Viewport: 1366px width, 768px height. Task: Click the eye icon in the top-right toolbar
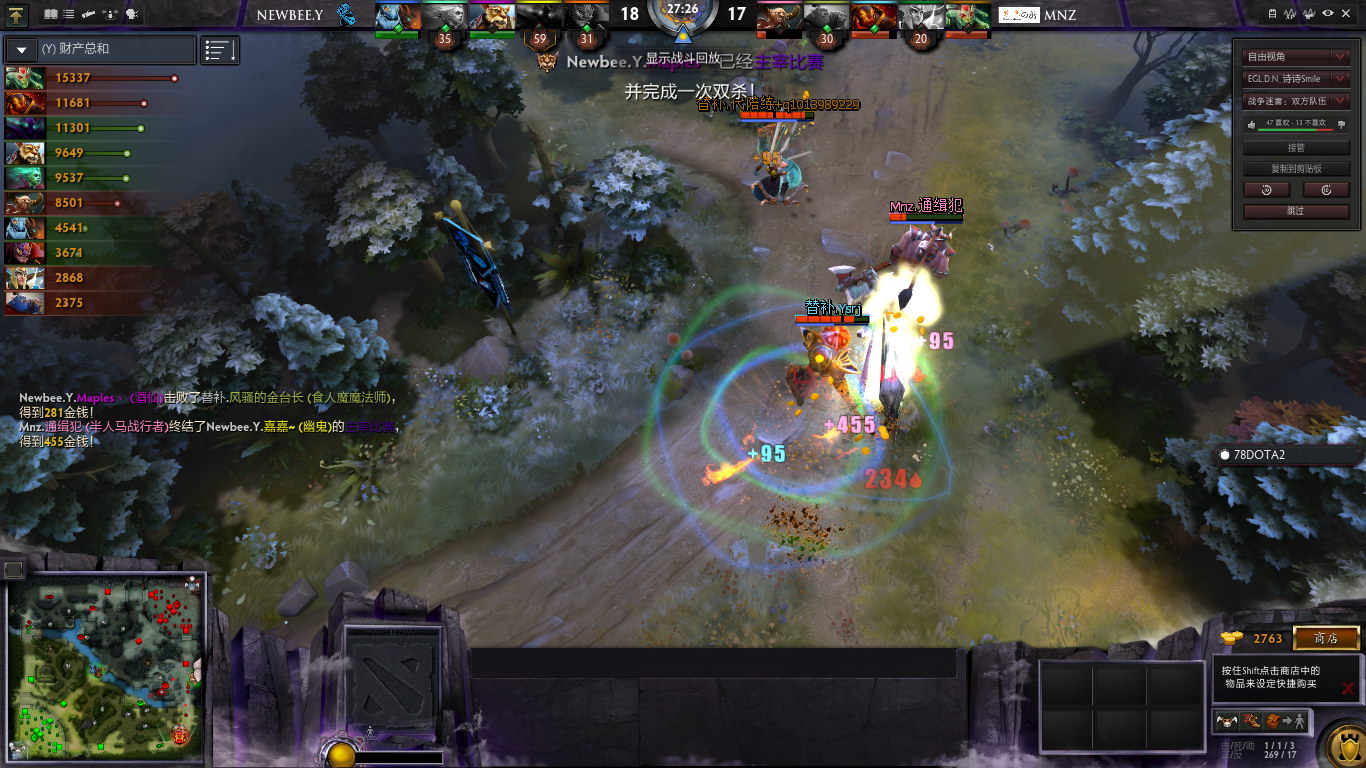[1328, 14]
